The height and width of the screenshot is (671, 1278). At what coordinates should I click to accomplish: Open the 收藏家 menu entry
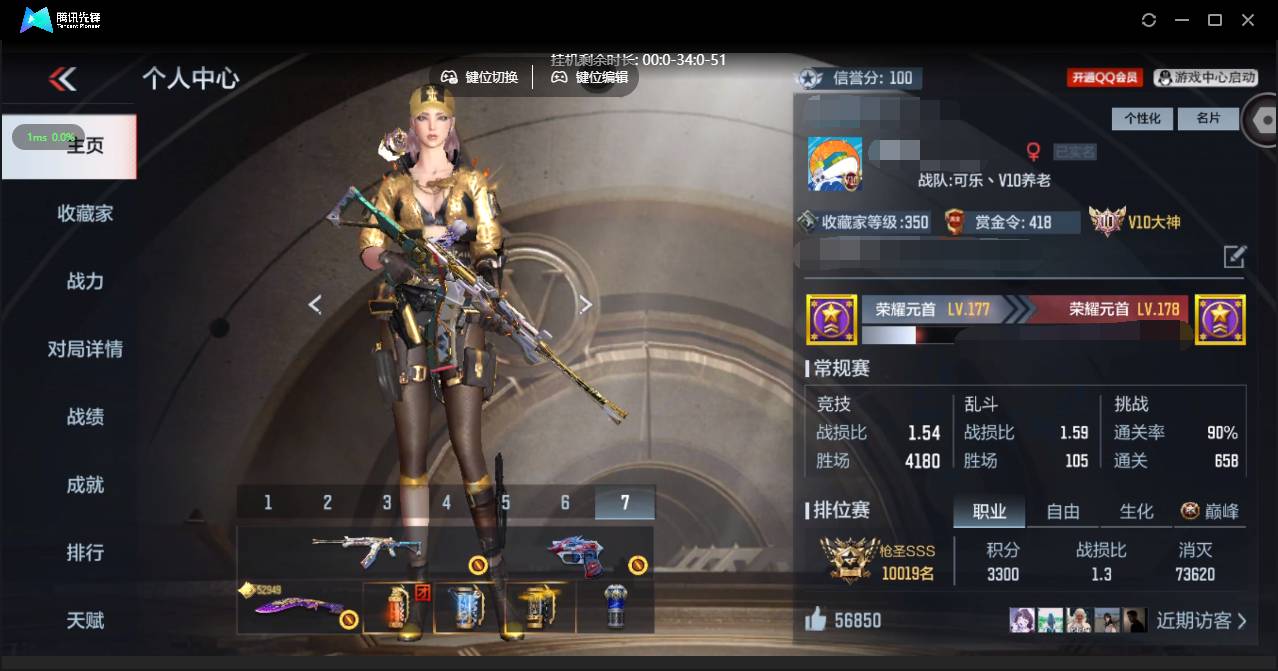pyautogui.click(x=85, y=213)
